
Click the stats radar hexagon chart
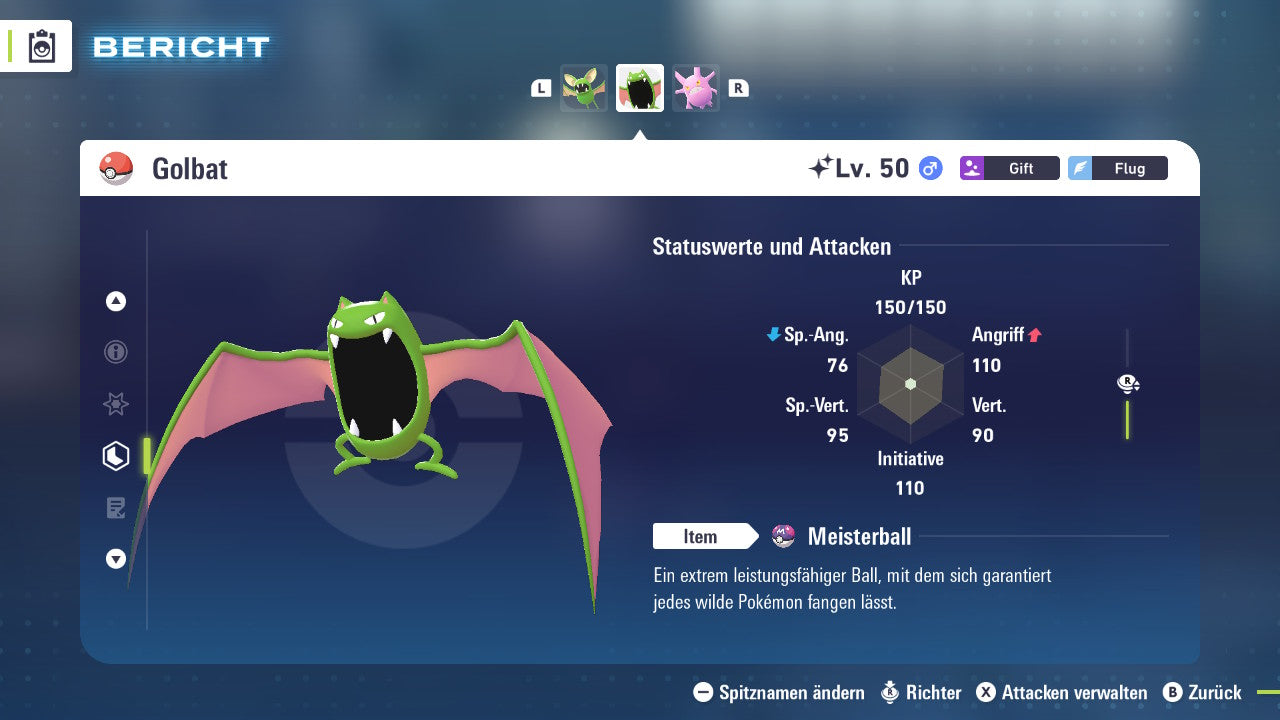coord(910,384)
